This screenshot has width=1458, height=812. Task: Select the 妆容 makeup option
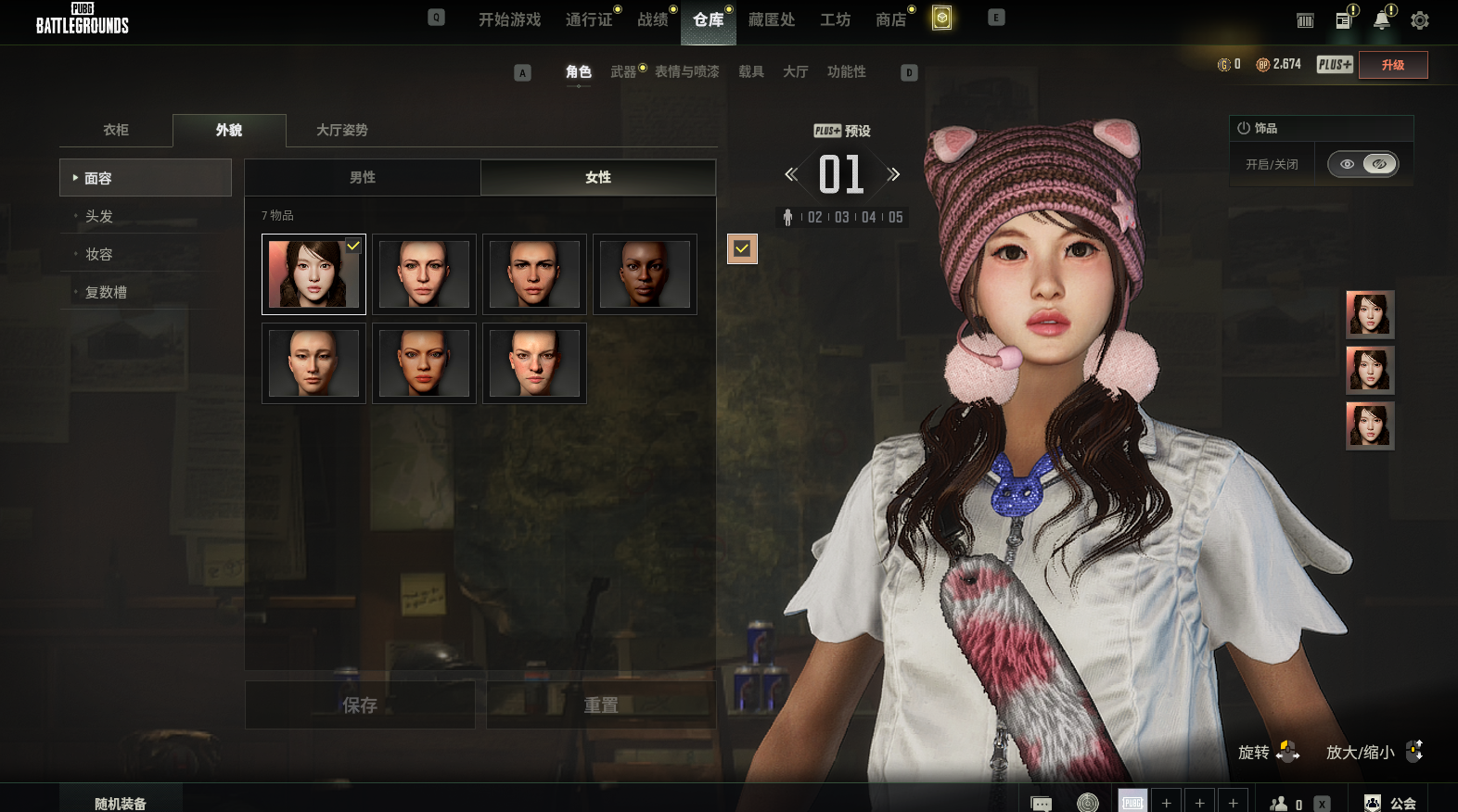tap(99, 254)
